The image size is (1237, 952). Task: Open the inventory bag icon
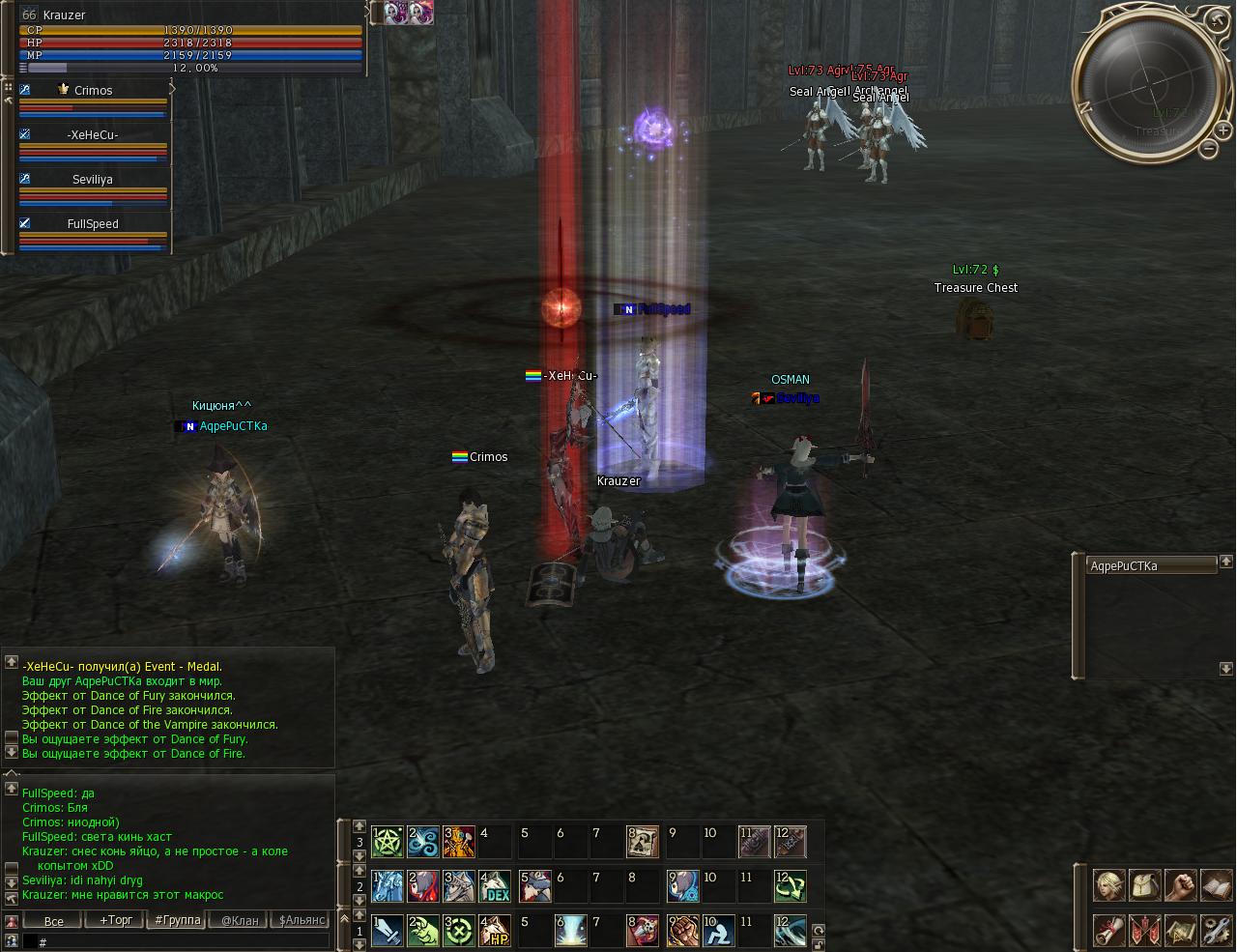pos(1145,885)
